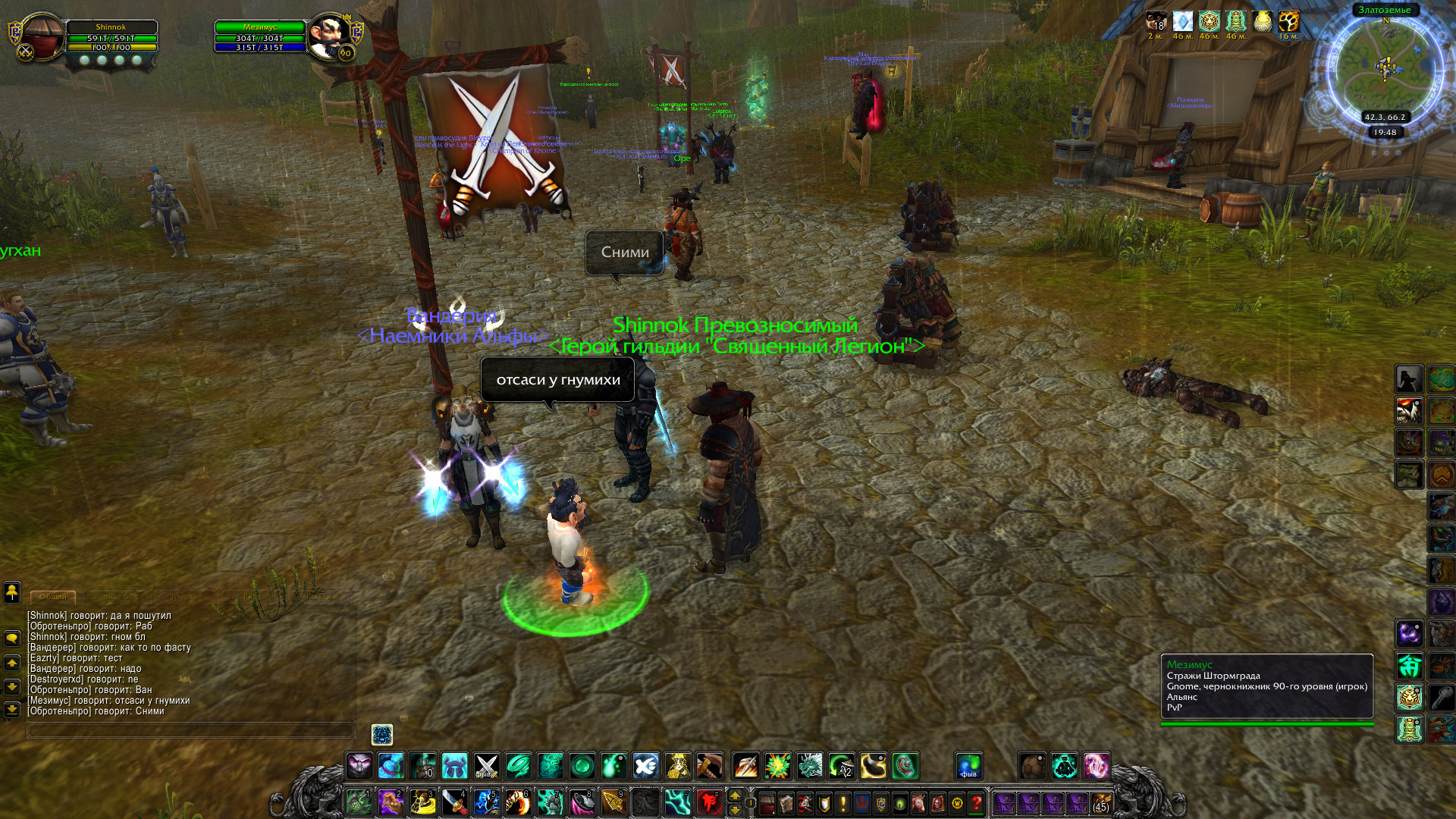This screenshot has width=1456, height=819.
Task: Use the crossed swords ability icon
Action: [x=486, y=766]
